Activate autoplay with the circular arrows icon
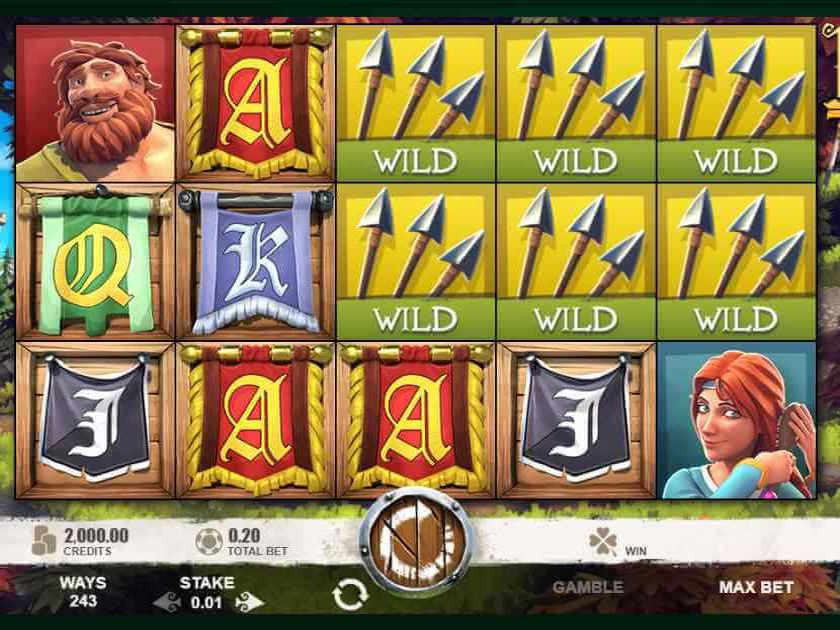 pyautogui.click(x=350, y=595)
